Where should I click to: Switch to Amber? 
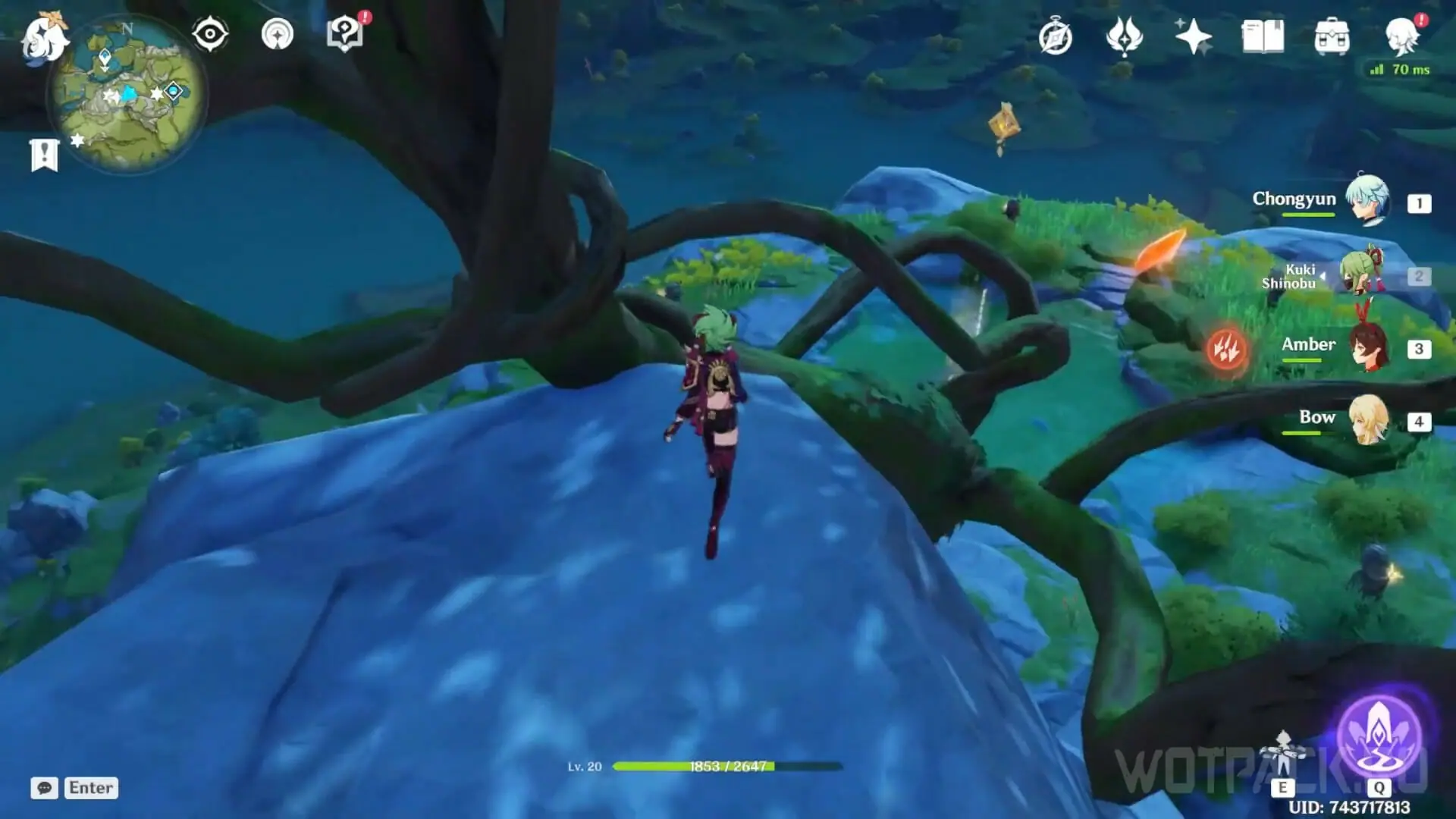1367,348
